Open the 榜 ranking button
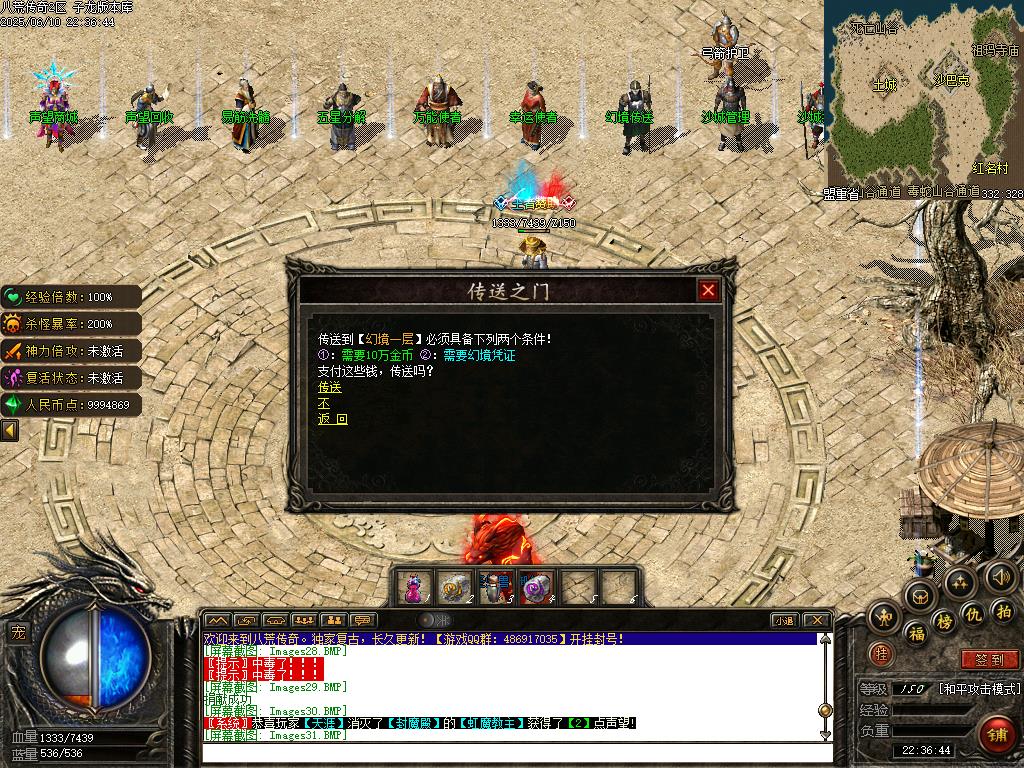The image size is (1024, 768). [944, 621]
